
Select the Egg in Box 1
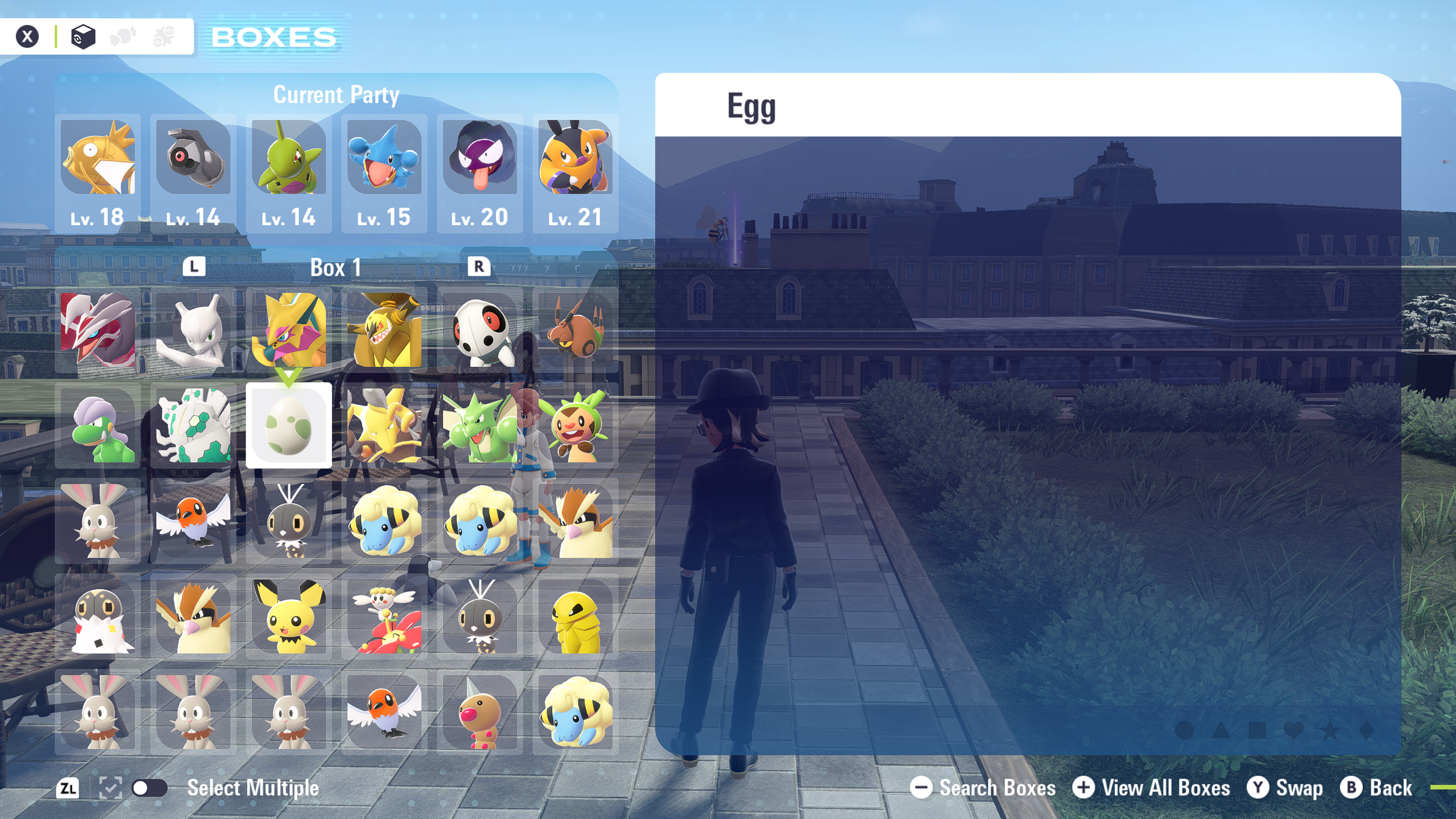point(288,425)
